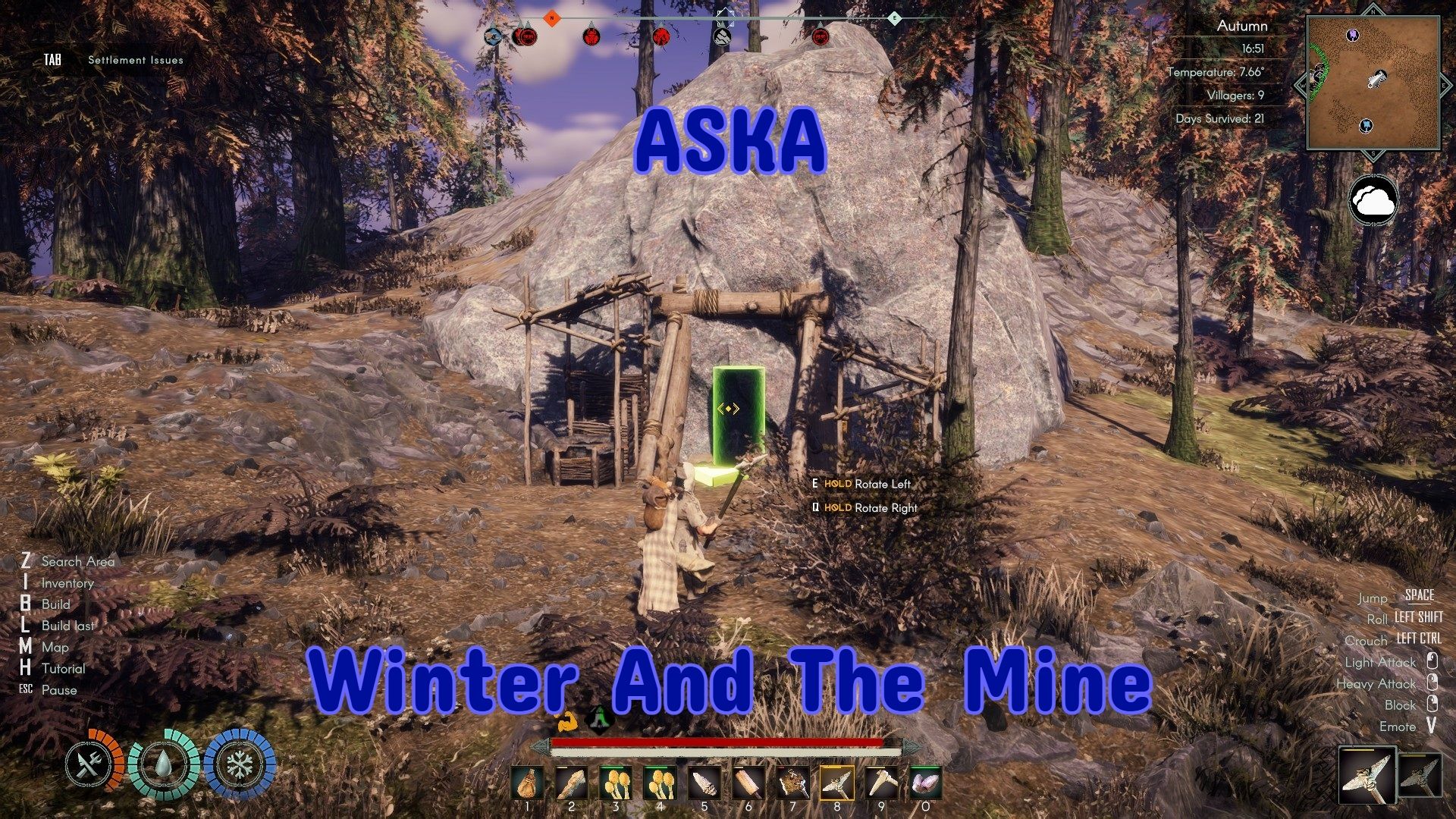The width and height of the screenshot is (1456, 819).
Task: Open the Tutorial menu entry
Action: tap(65, 669)
